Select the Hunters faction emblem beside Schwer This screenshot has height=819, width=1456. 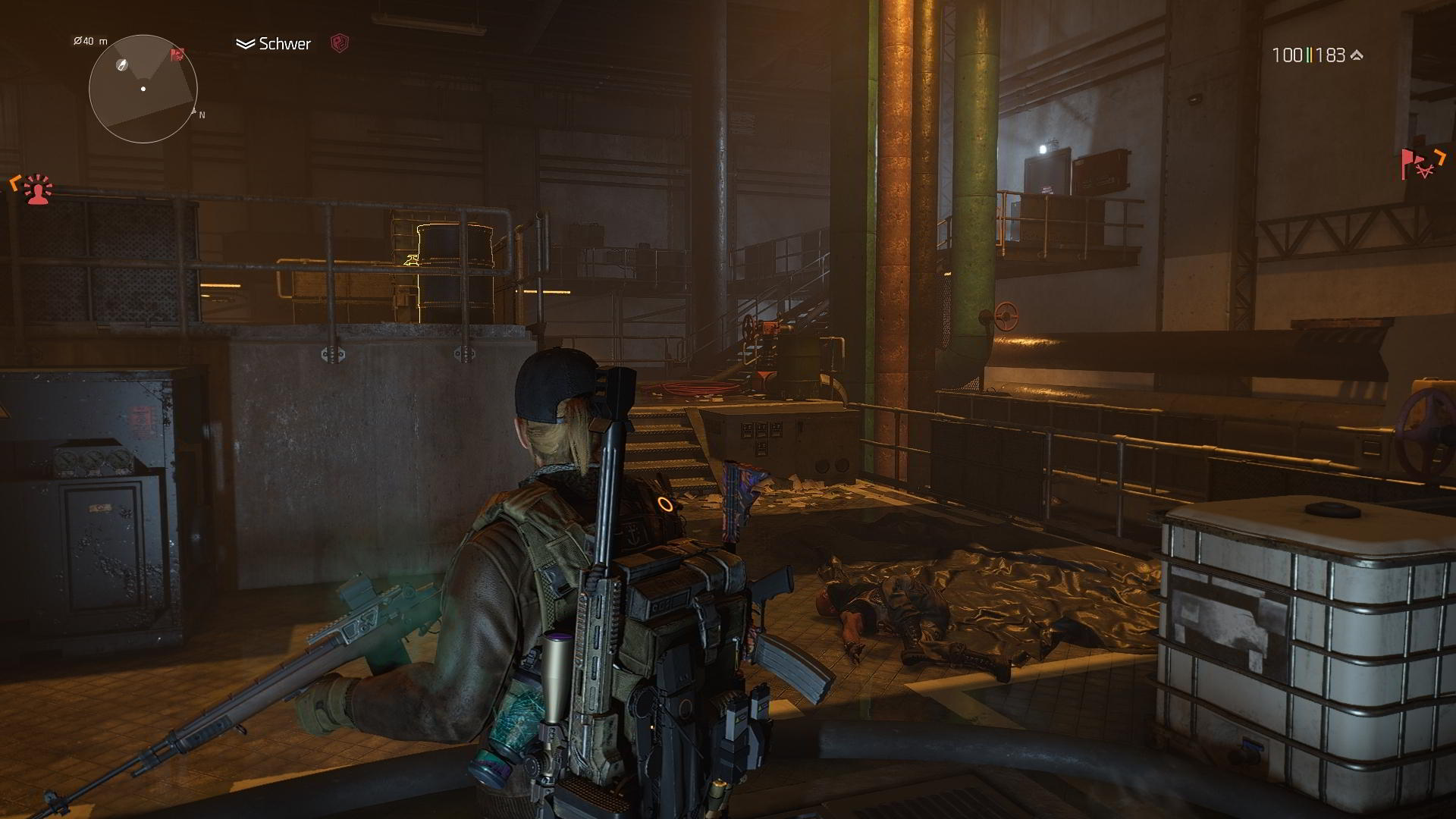coord(340,42)
